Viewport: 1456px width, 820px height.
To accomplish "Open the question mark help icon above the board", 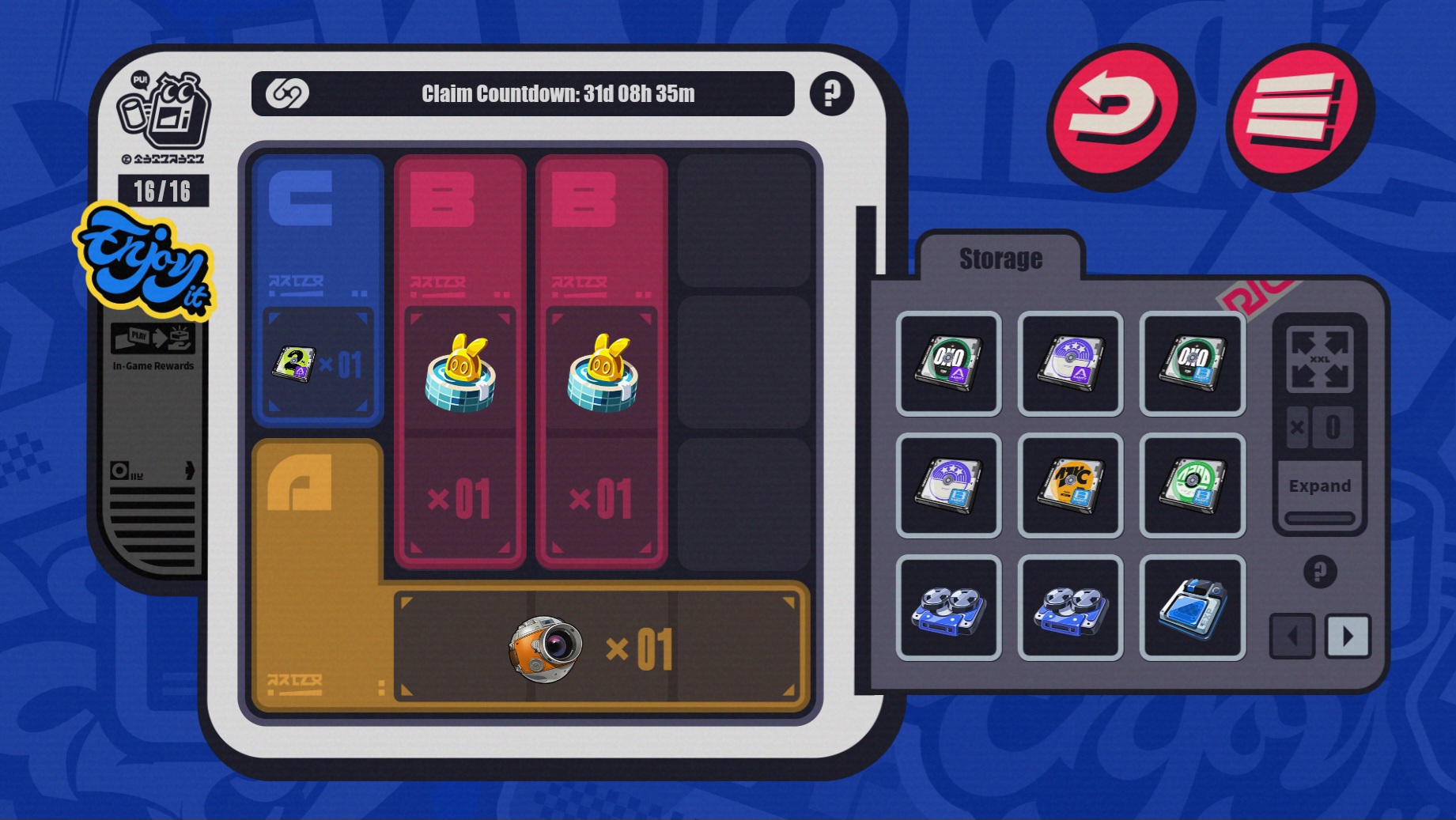I will coord(830,95).
